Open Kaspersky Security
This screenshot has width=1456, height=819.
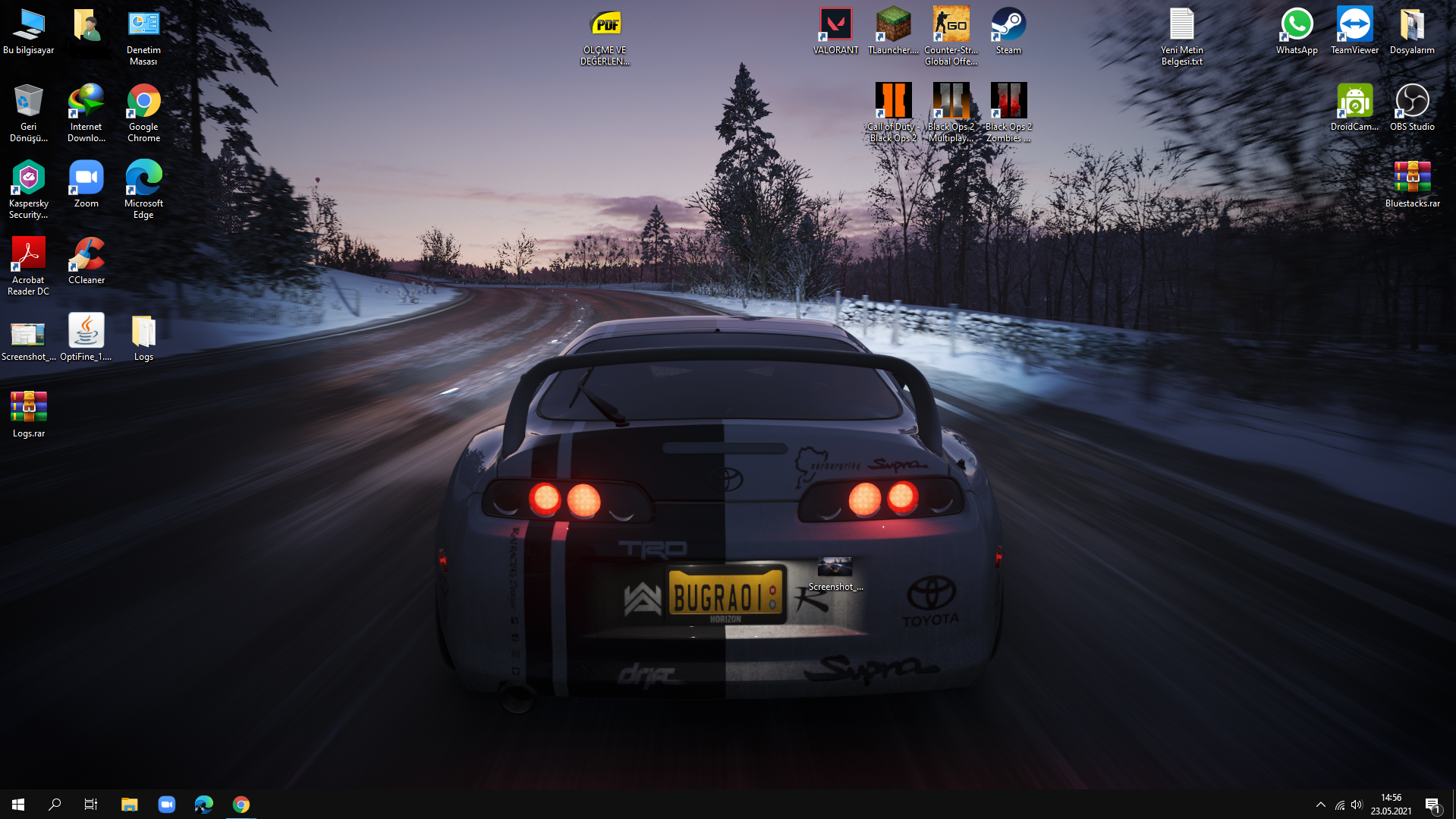[x=27, y=178]
